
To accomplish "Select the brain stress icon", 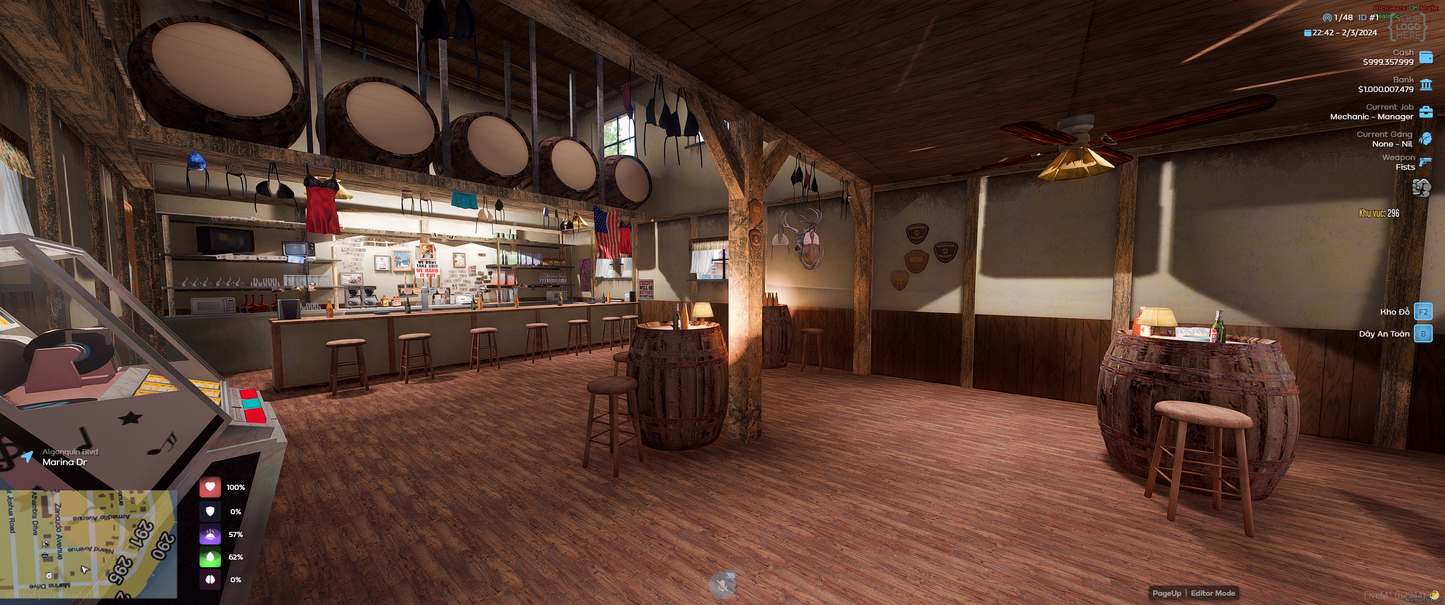I will coord(210,580).
